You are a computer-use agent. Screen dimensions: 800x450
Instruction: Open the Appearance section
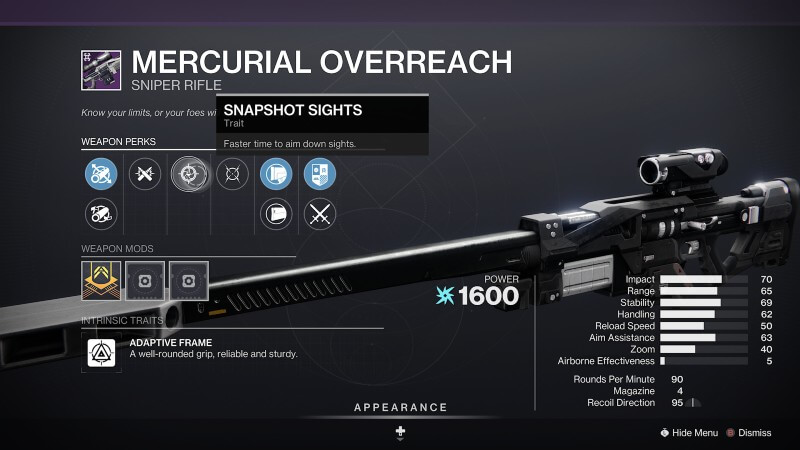(400, 408)
